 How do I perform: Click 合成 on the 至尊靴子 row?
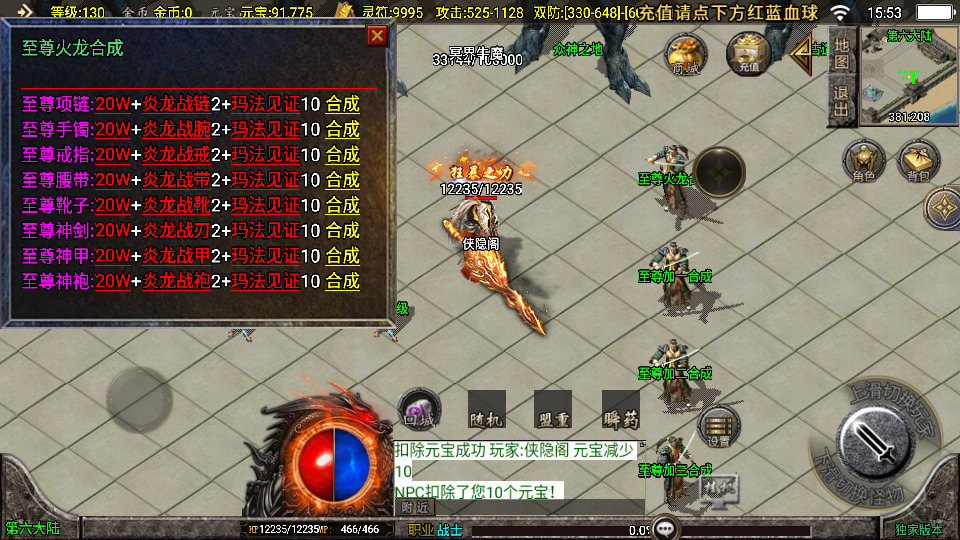[x=343, y=205]
